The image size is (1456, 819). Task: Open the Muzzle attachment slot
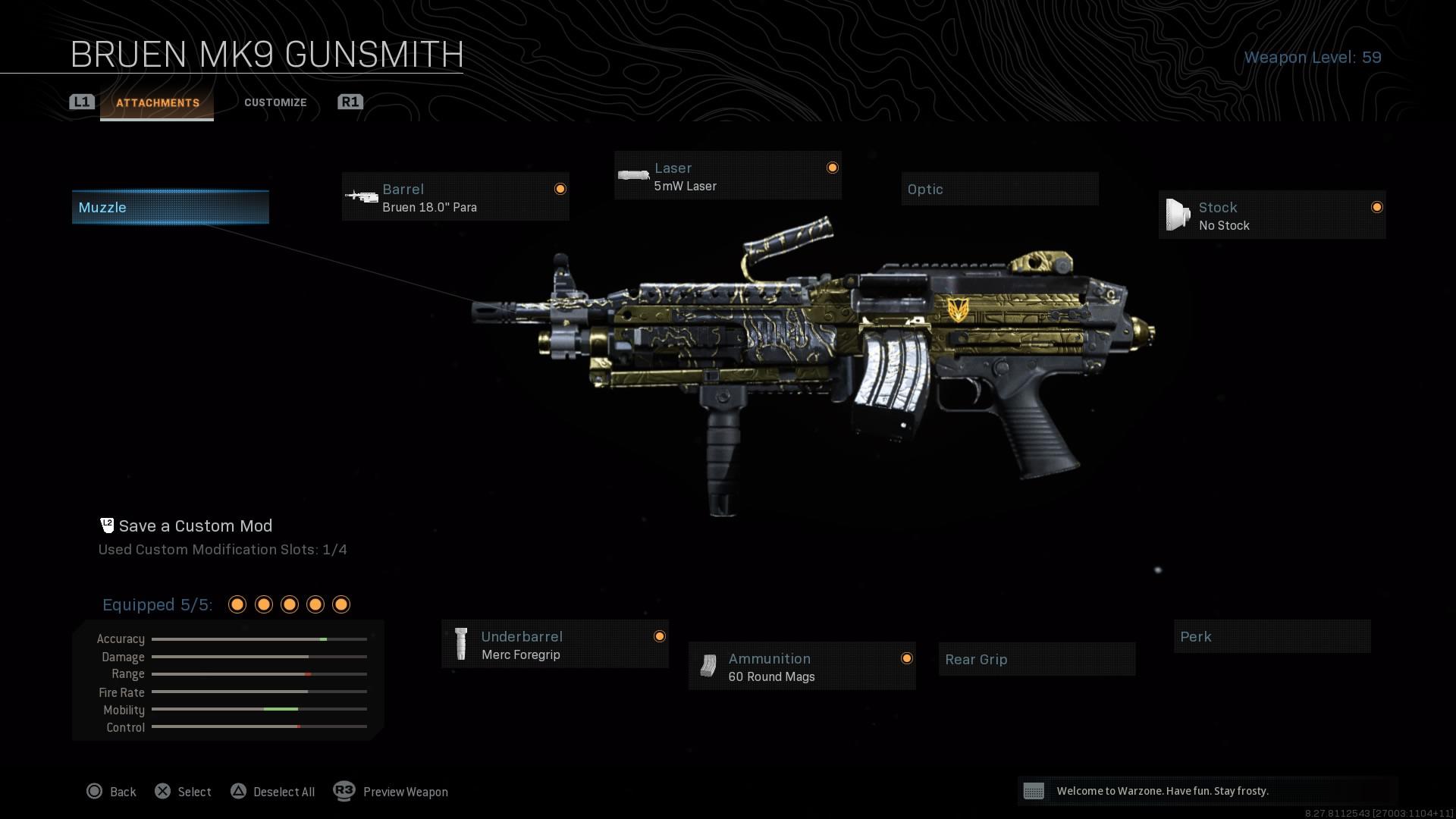tap(170, 206)
